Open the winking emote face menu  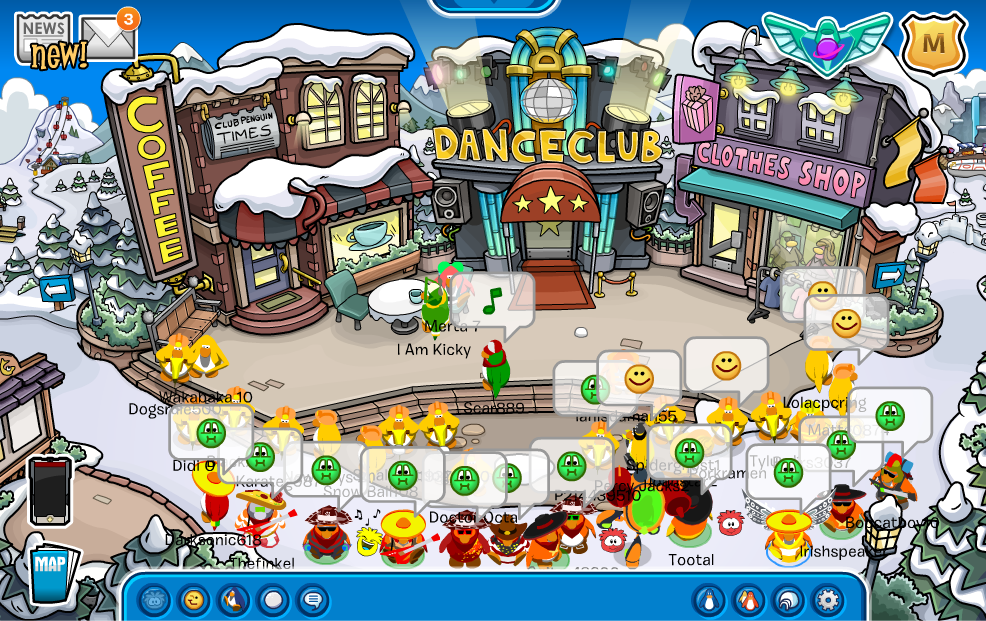[x=194, y=600]
